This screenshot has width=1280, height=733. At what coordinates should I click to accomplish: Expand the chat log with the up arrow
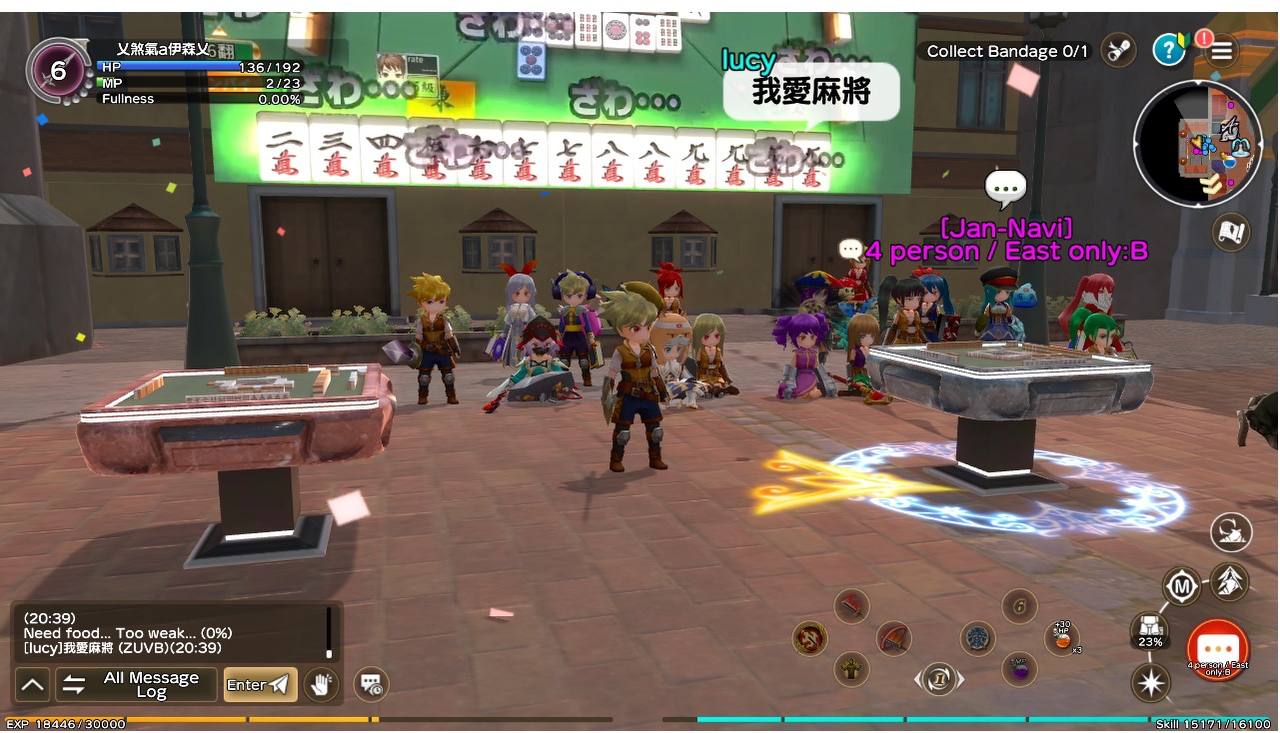32,685
